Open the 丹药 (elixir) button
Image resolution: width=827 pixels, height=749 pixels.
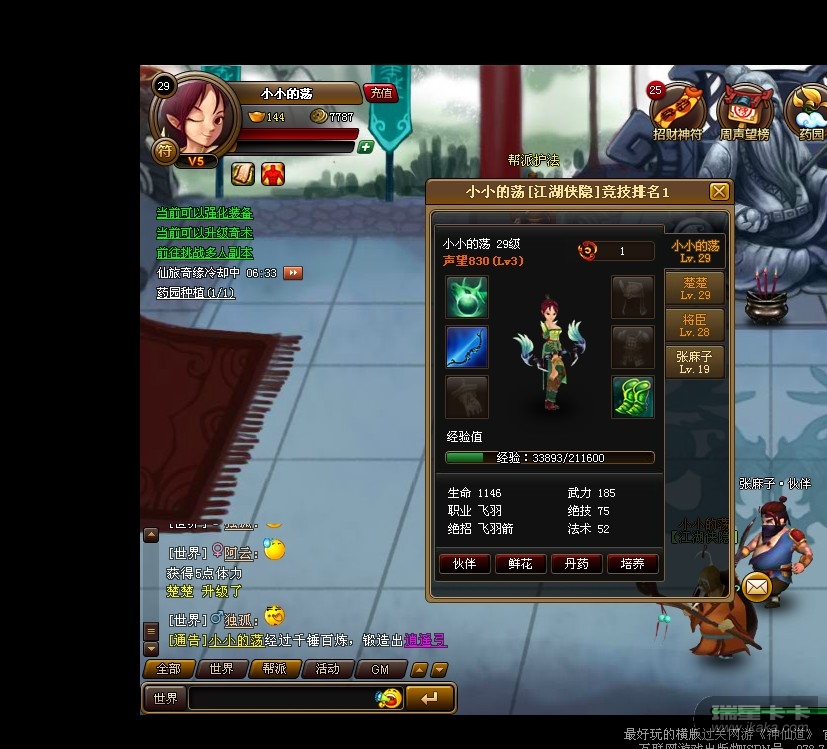tap(576, 564)
